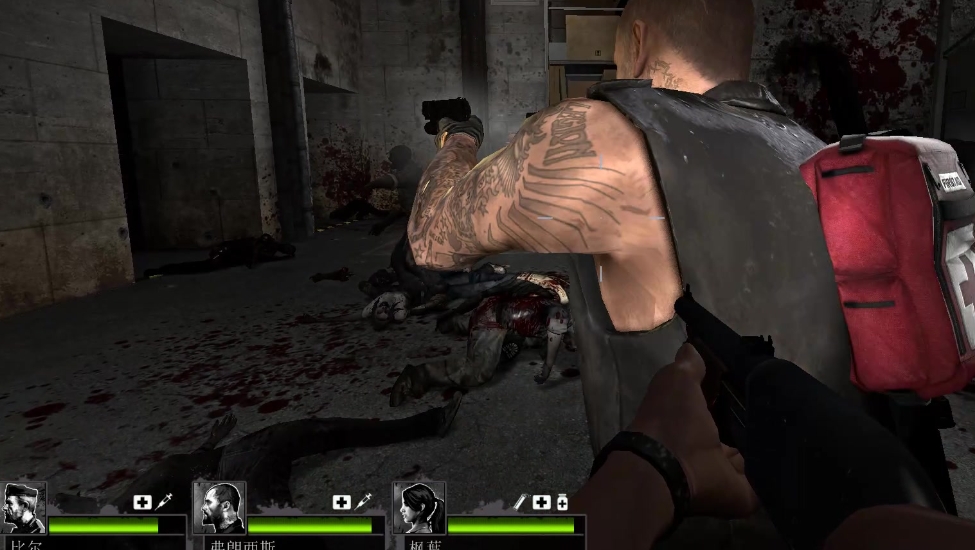Click Zoey's pain pills bottle icon
975x550 pixels.
562,502
